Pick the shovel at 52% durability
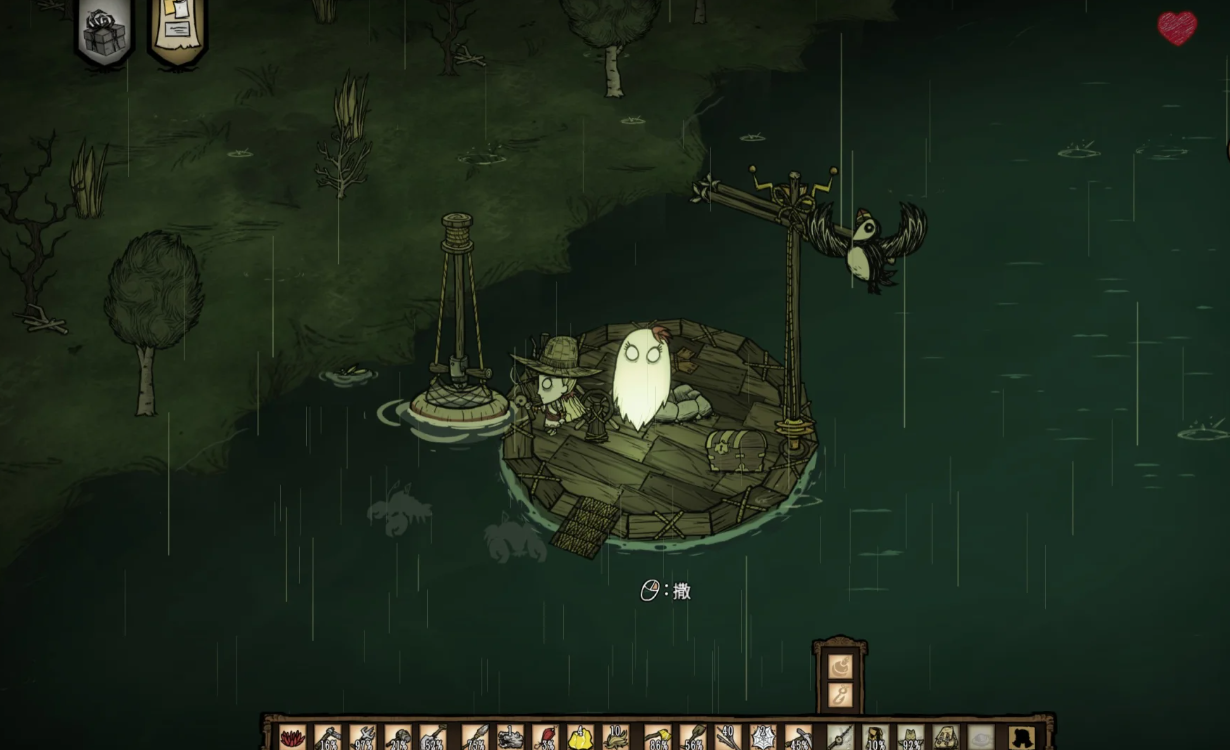This screenshot has height=750, width=1230. click(x=433, y=738)
